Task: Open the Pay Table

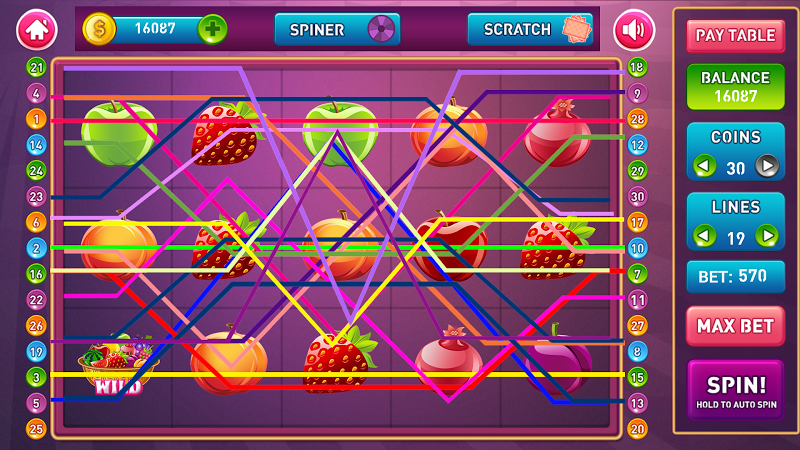Action: (735, 36)
